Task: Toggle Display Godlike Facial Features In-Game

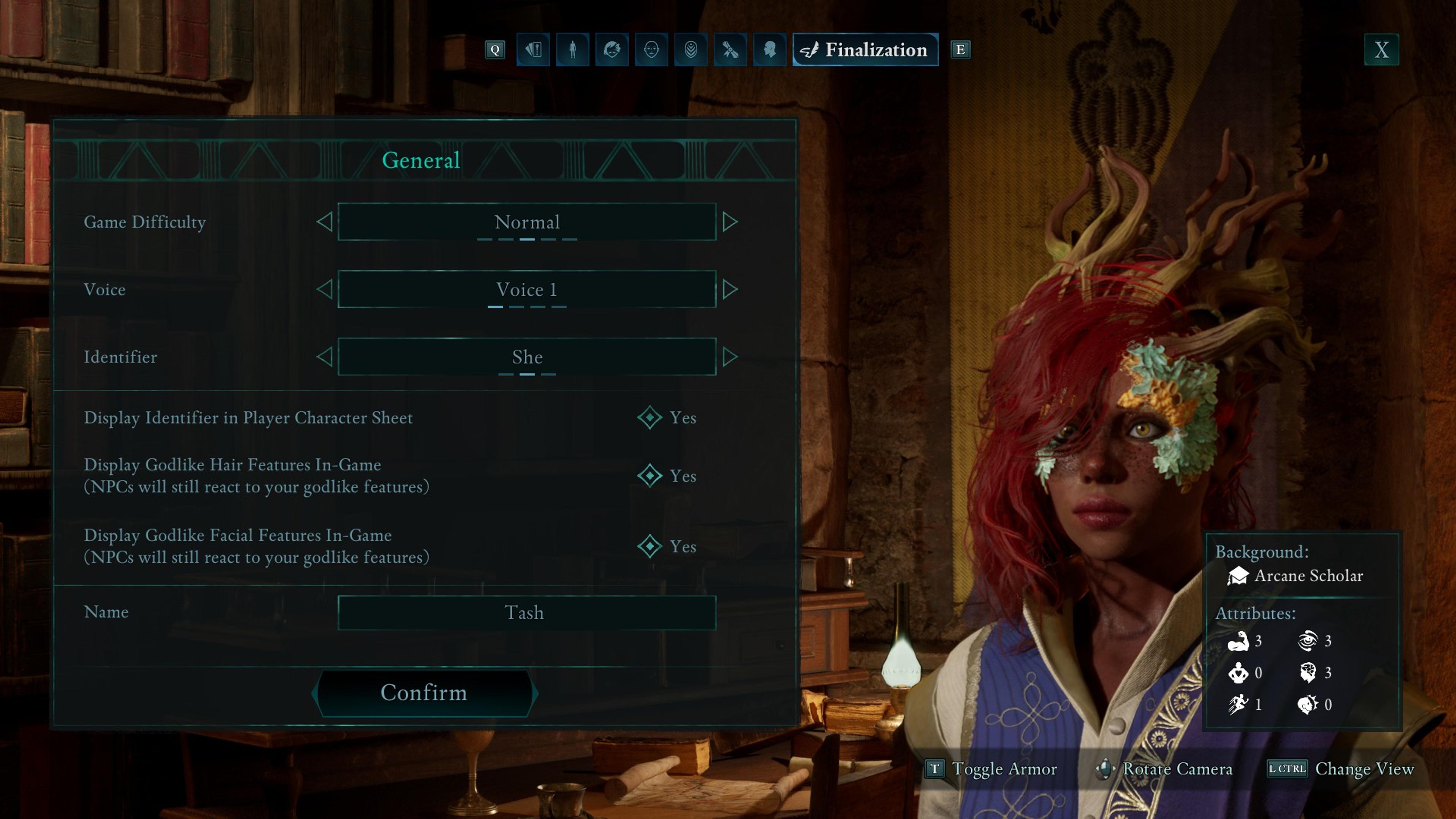Action: (x=650, y=546)
